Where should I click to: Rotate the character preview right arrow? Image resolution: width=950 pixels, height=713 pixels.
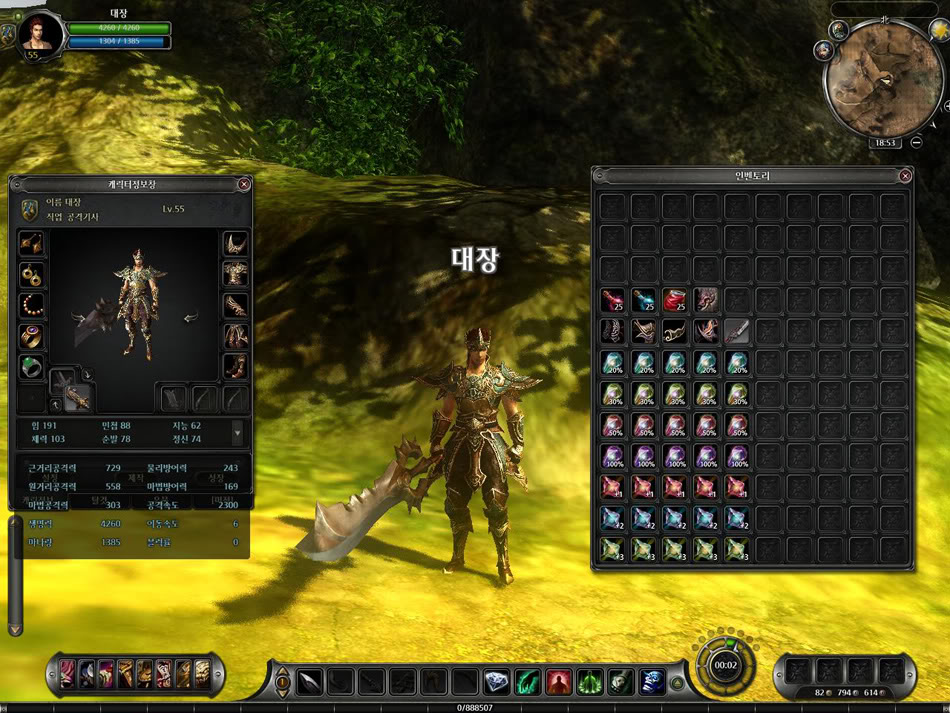[190, 318]
